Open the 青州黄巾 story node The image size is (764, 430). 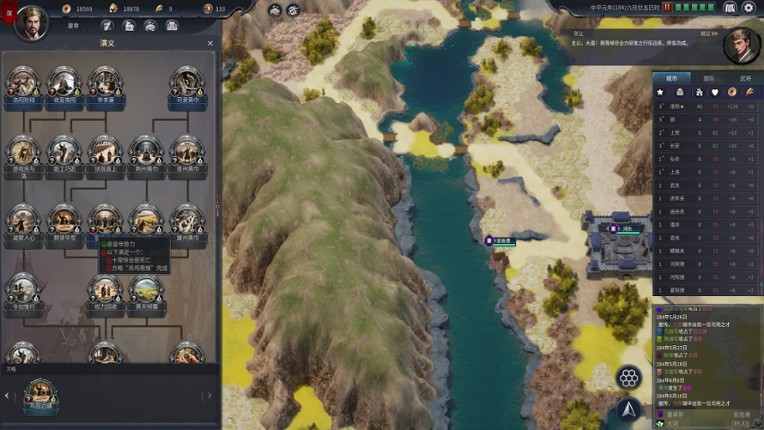click(x=187, y=152)
